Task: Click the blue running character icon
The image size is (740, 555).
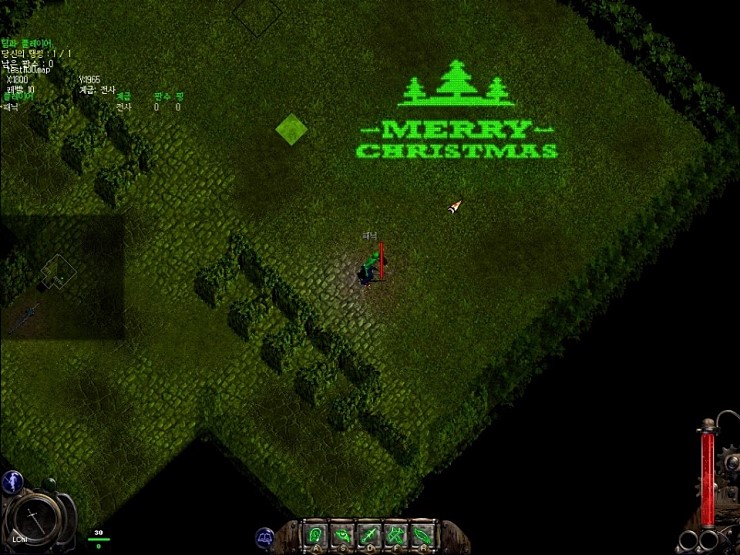Action: (13, 481)
